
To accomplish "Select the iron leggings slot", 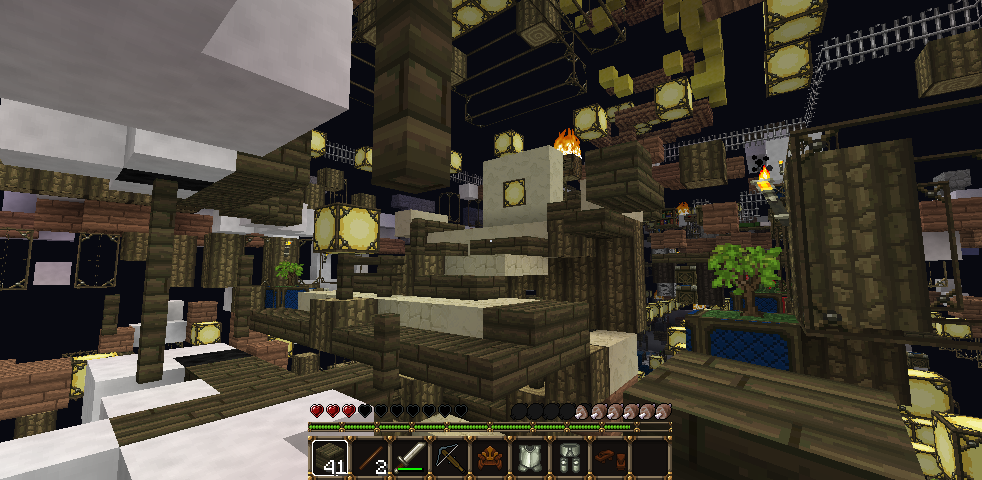I will tap(569, 459).
